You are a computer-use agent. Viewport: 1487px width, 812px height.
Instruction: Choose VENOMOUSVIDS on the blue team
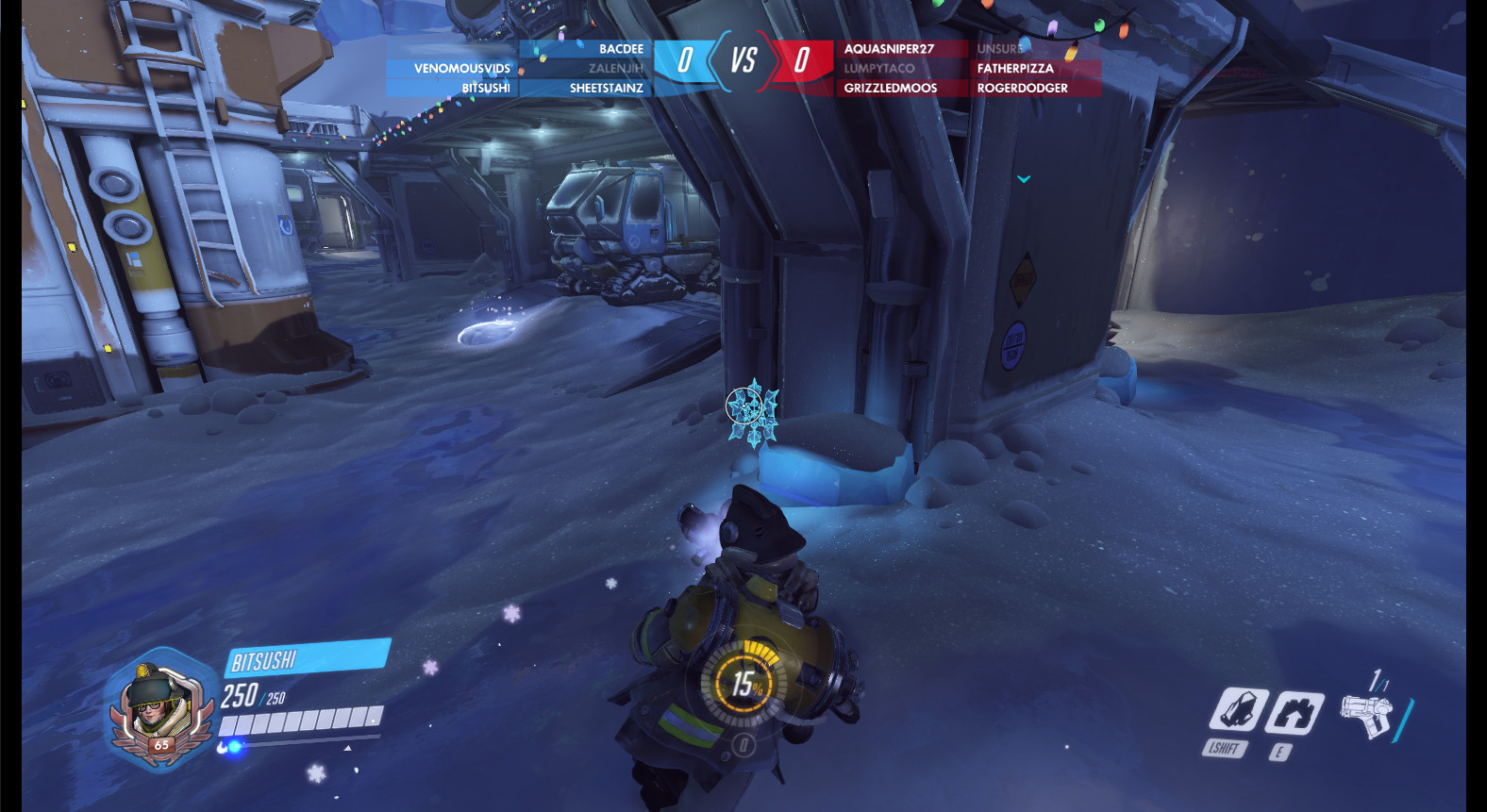click(461, 69)
